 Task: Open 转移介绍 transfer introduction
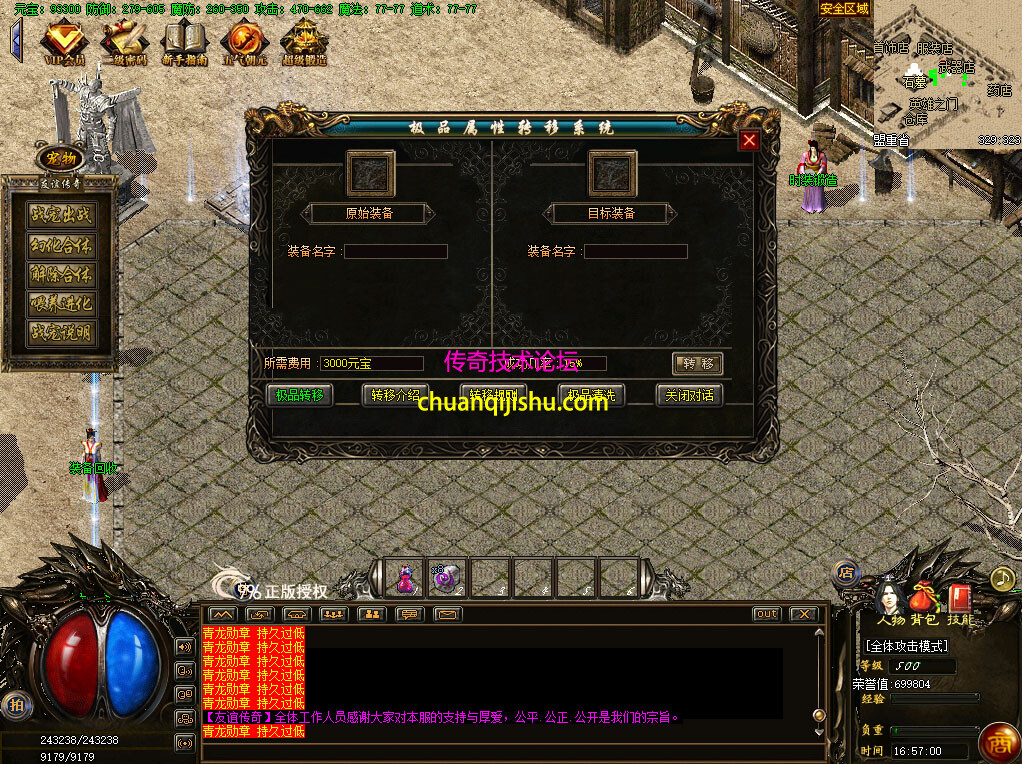tap(395, 395)
